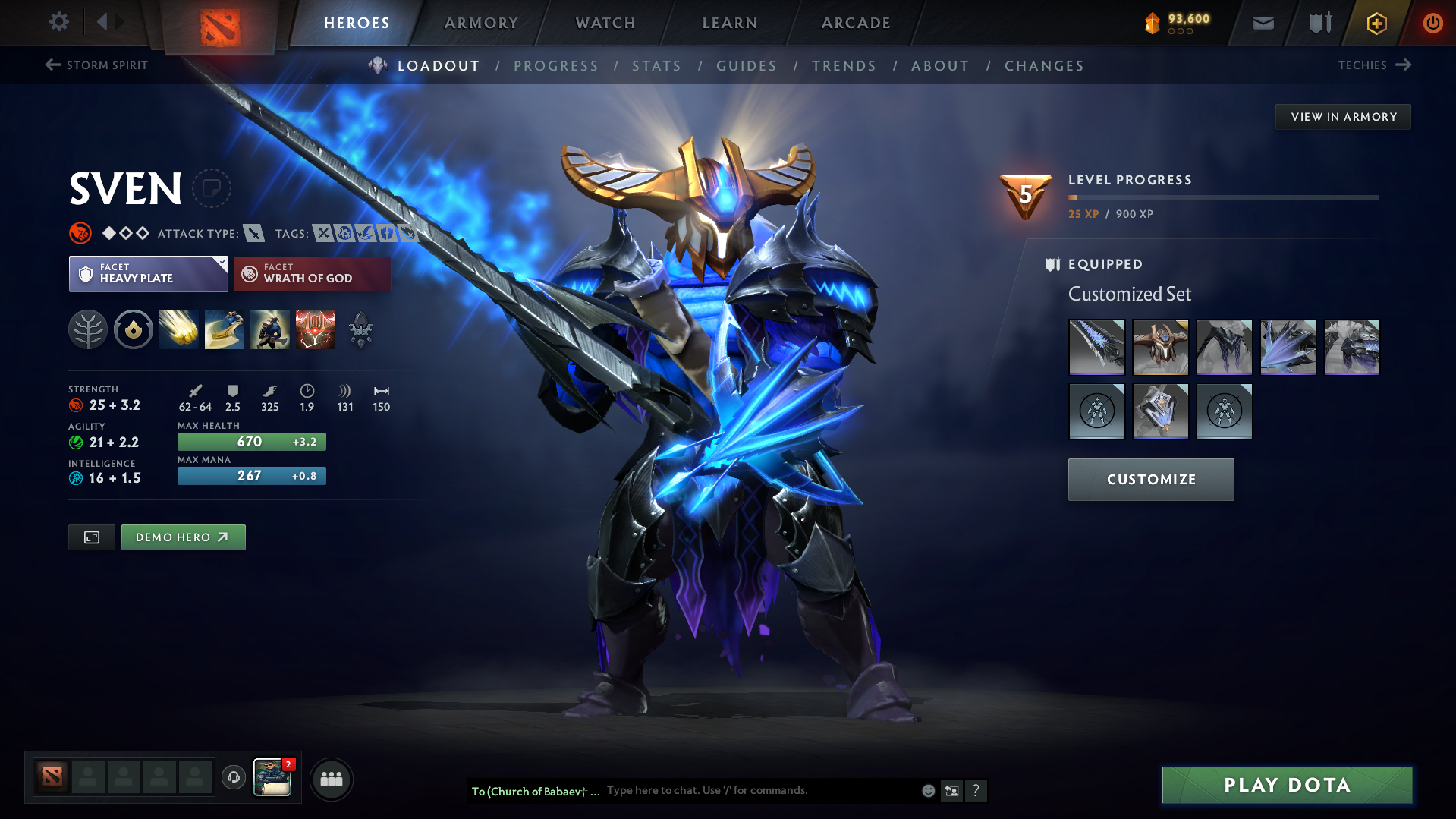Screen dimensions: 1456x819
Task: Click the headset voice chat icon
Action: point(233,779)
